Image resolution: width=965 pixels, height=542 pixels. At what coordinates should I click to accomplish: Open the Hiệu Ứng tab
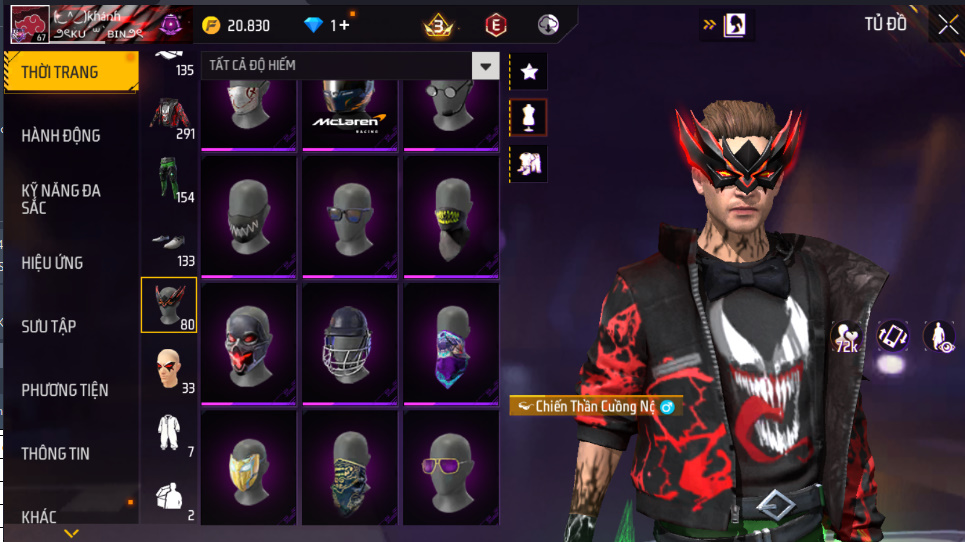click(52, 263)
